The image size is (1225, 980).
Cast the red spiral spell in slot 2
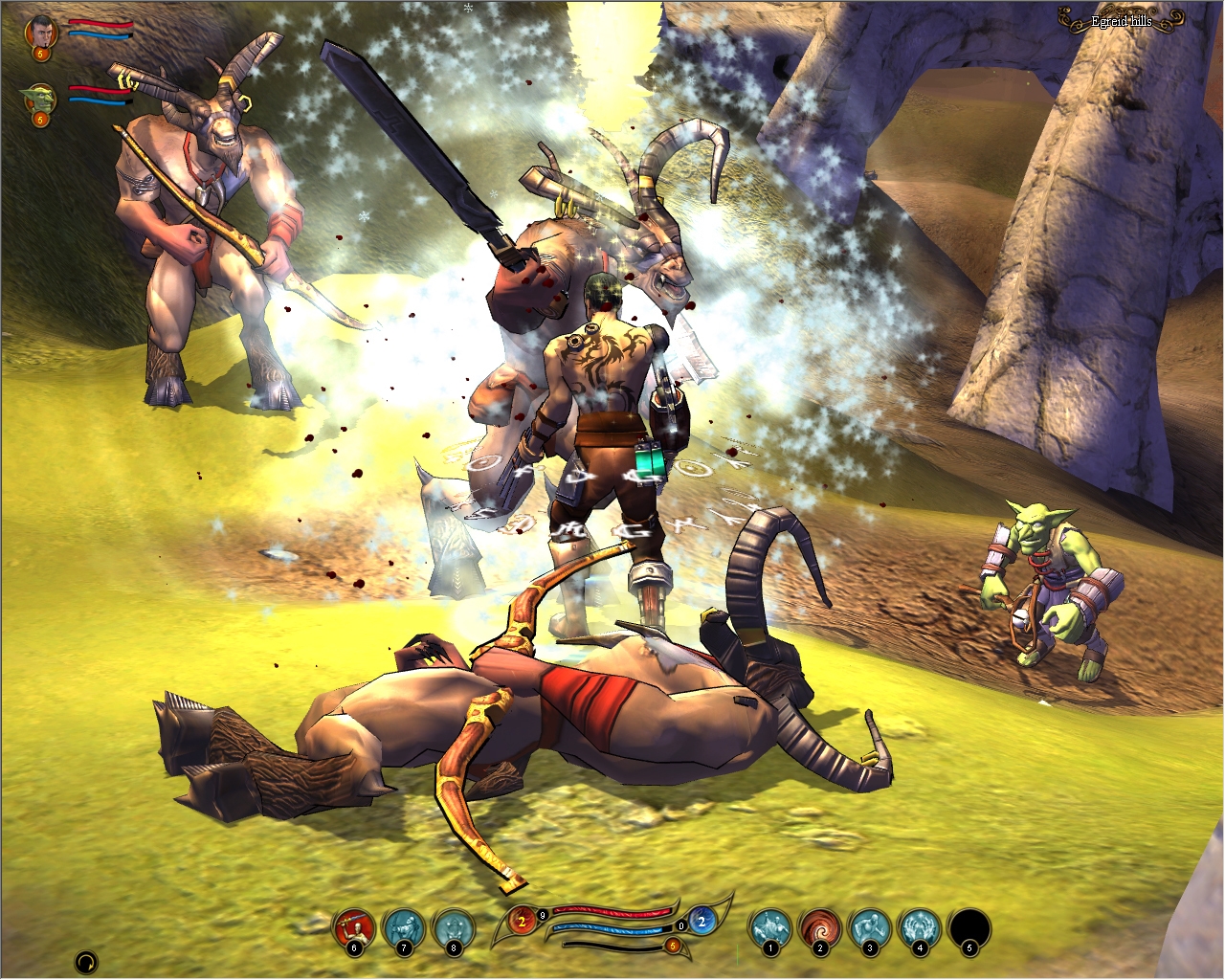818,927
